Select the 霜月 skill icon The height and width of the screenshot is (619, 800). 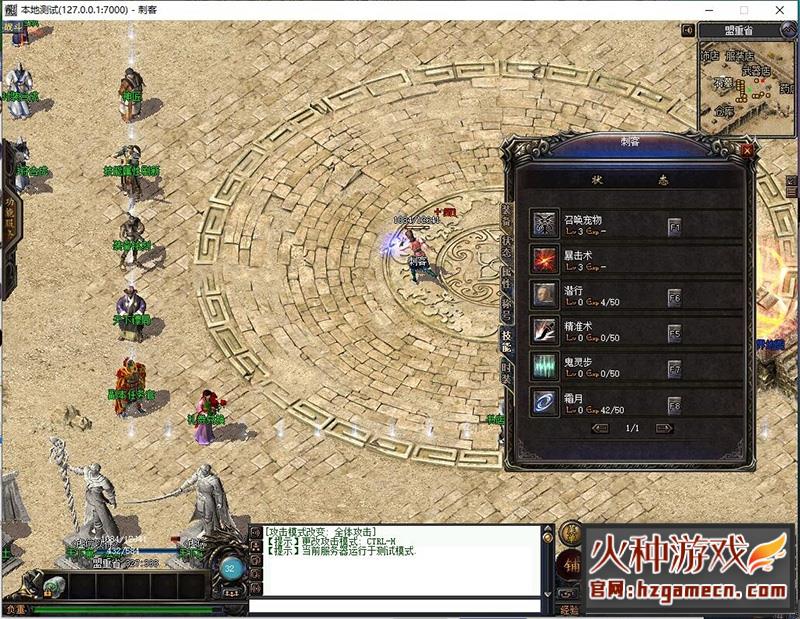coord(545,401)
